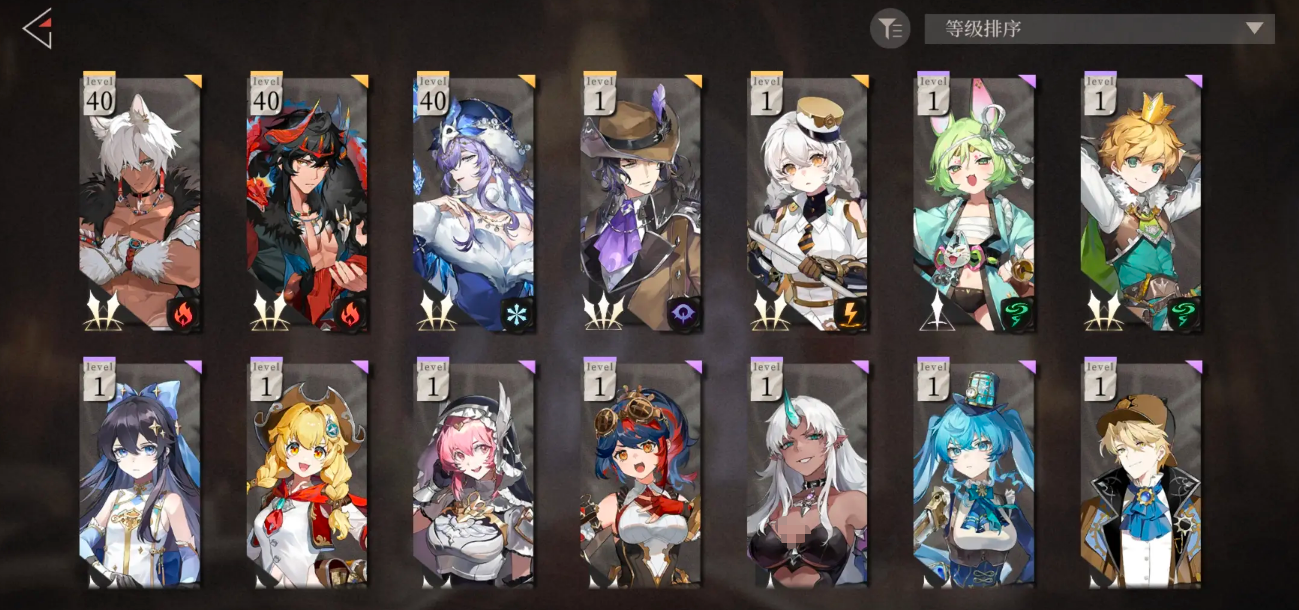Select the purple-haired ice character card
1299x610 pixels.
point(474,203)
